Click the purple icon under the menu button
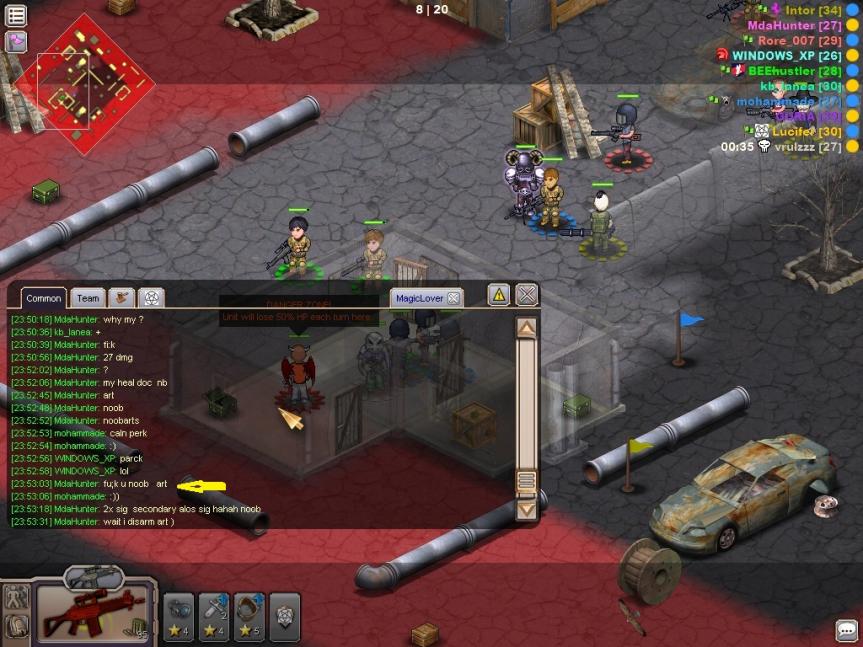 (16, 42)
